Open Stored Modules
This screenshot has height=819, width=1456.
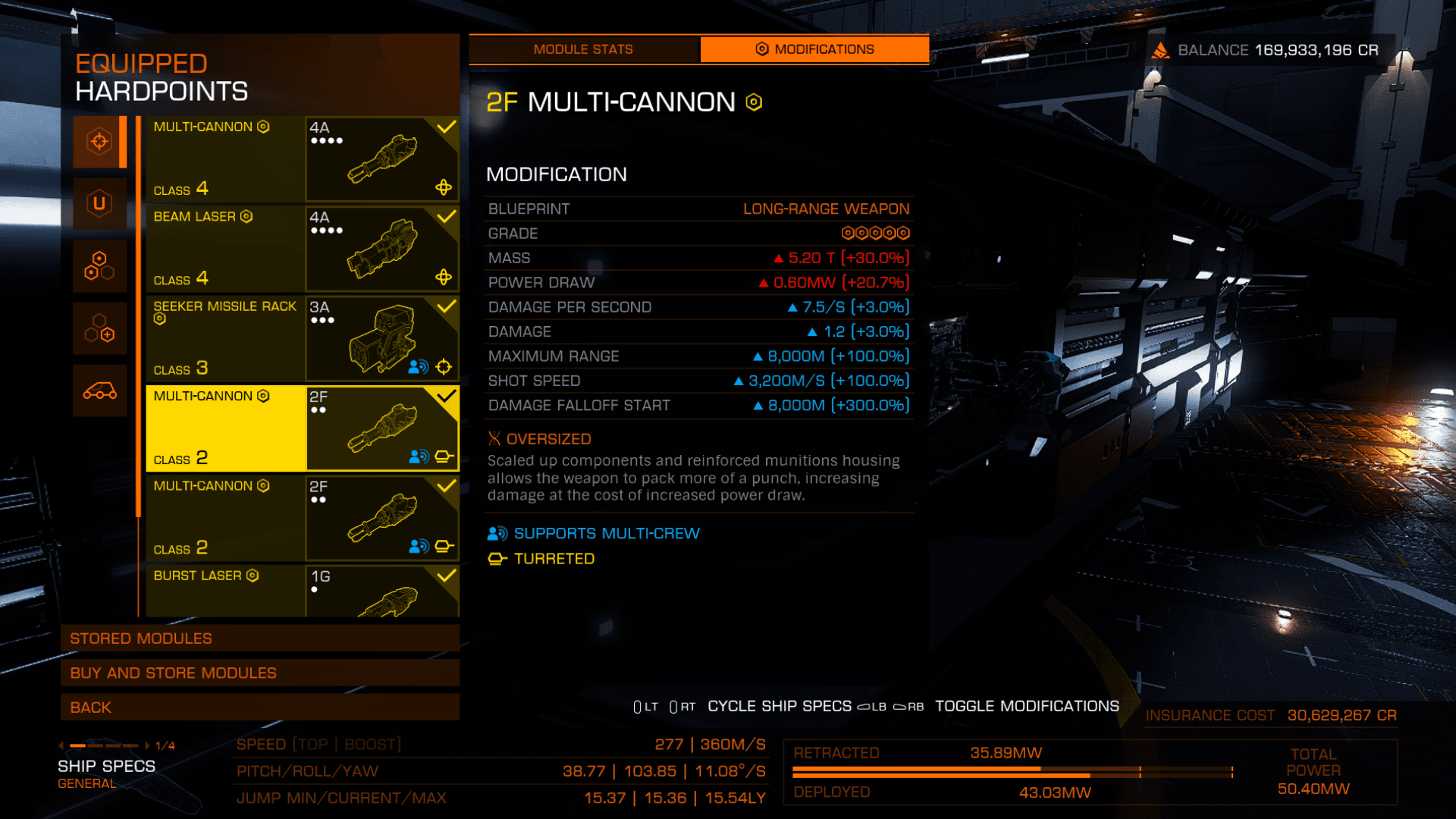pos(259,639)
